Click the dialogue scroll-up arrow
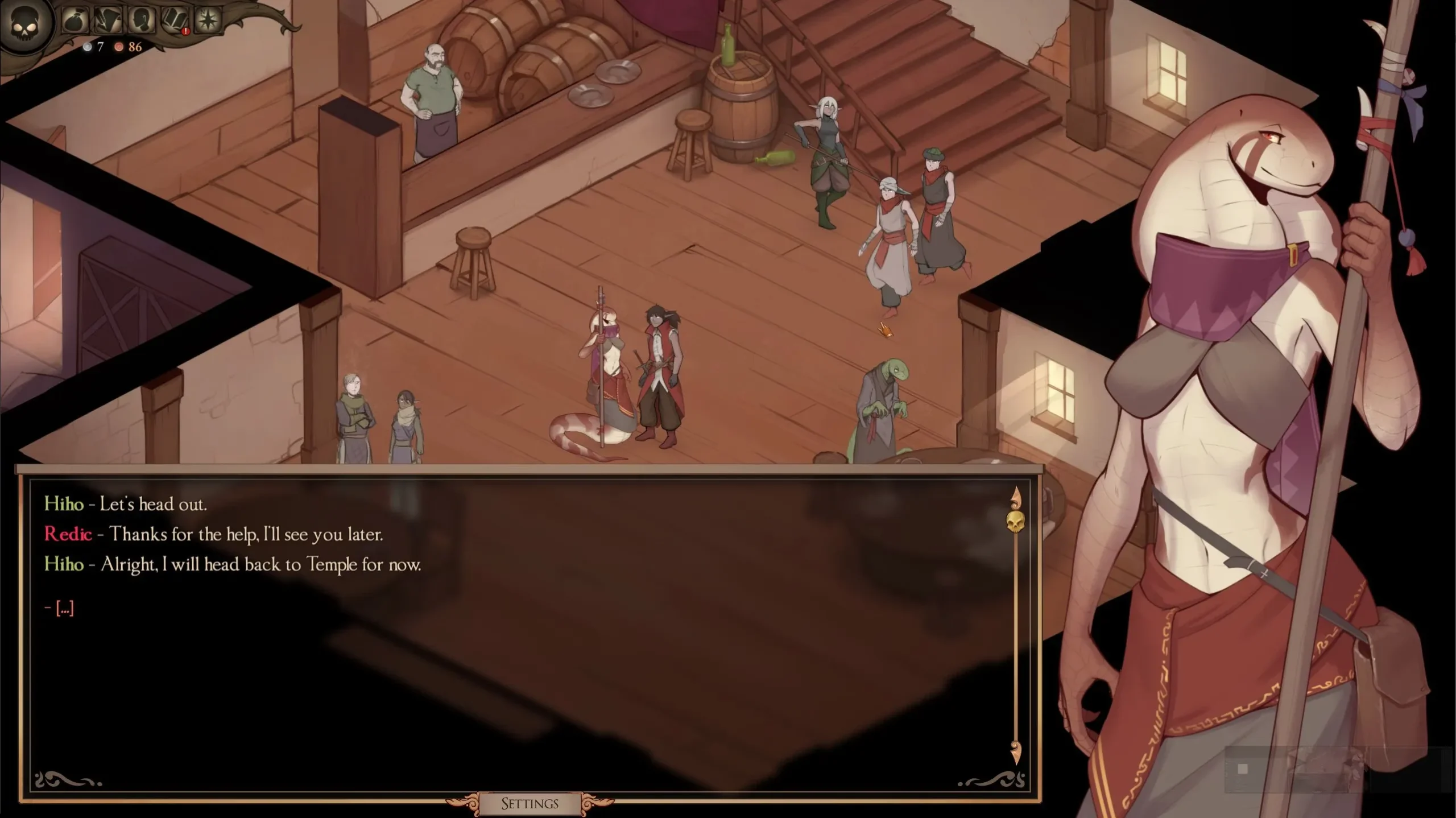 (x=1015, y=497)
